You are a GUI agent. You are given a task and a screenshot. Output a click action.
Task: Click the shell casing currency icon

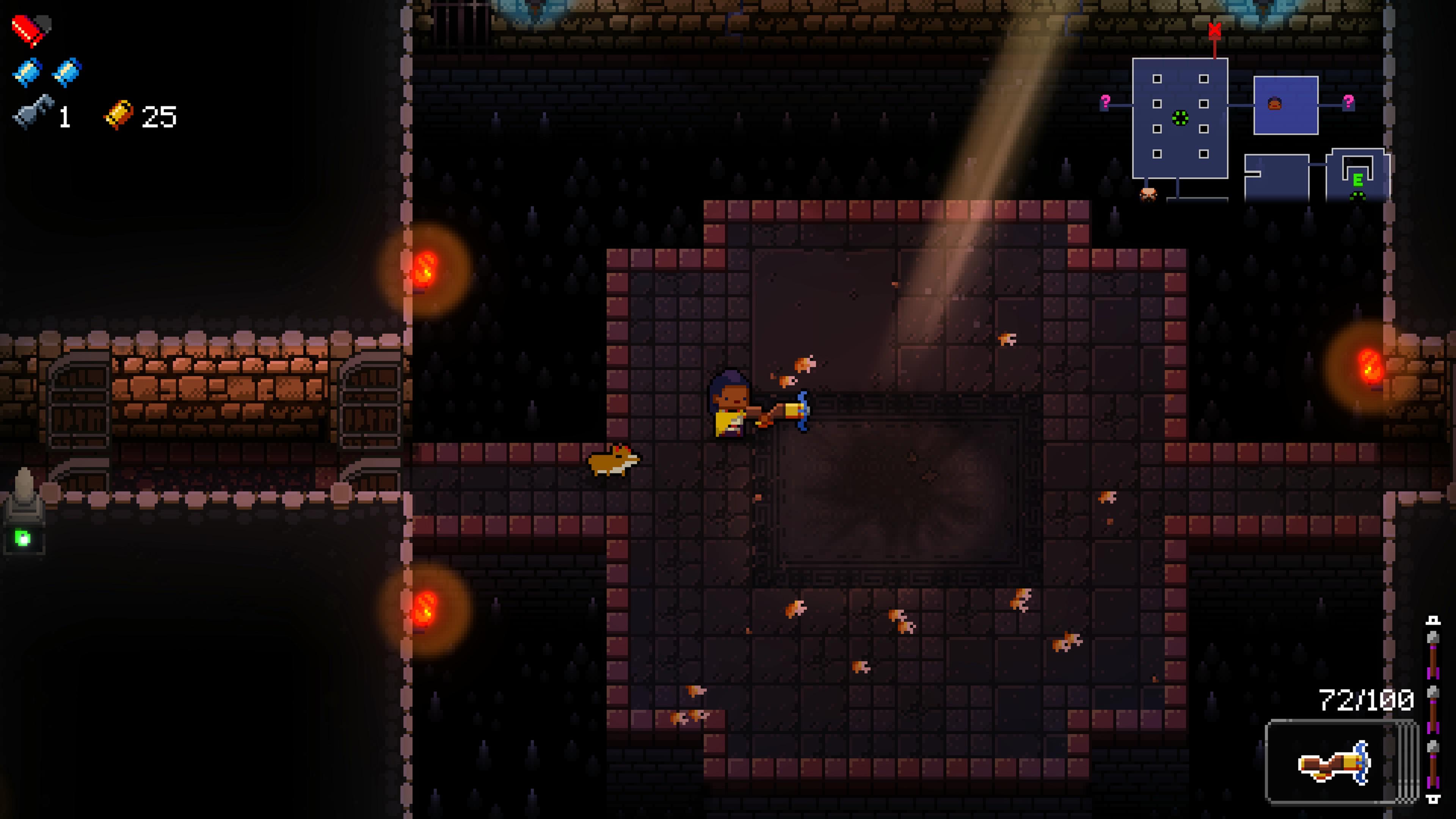coord(119,115)
